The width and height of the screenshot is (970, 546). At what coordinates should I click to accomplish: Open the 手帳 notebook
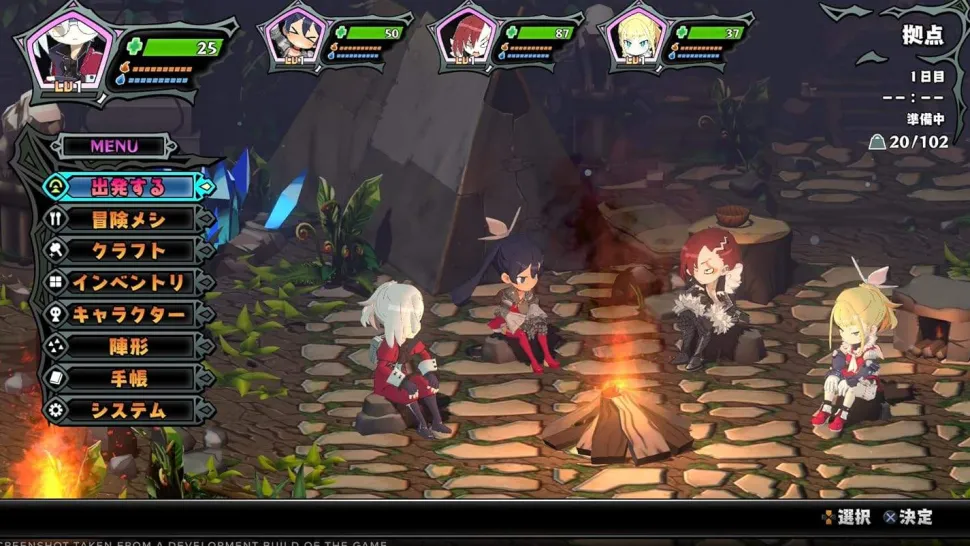(x=127, y=379)
